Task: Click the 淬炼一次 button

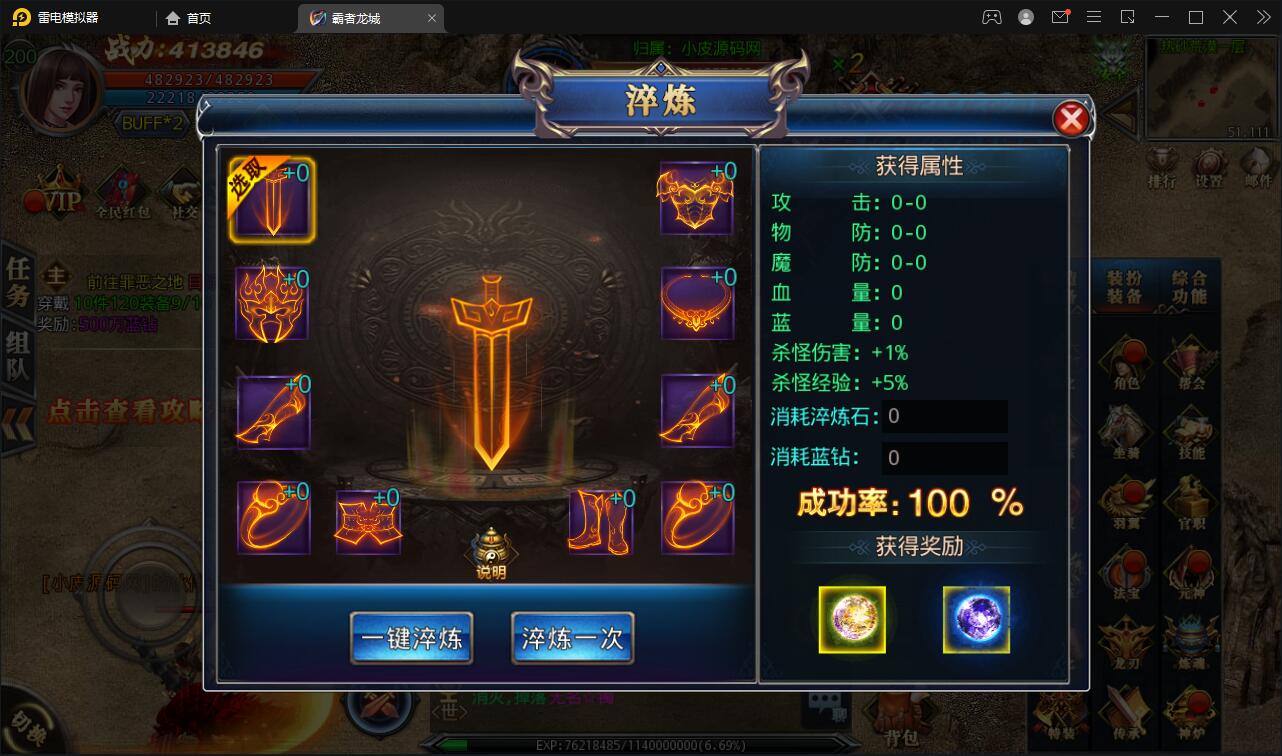Action: click(572, 638)
